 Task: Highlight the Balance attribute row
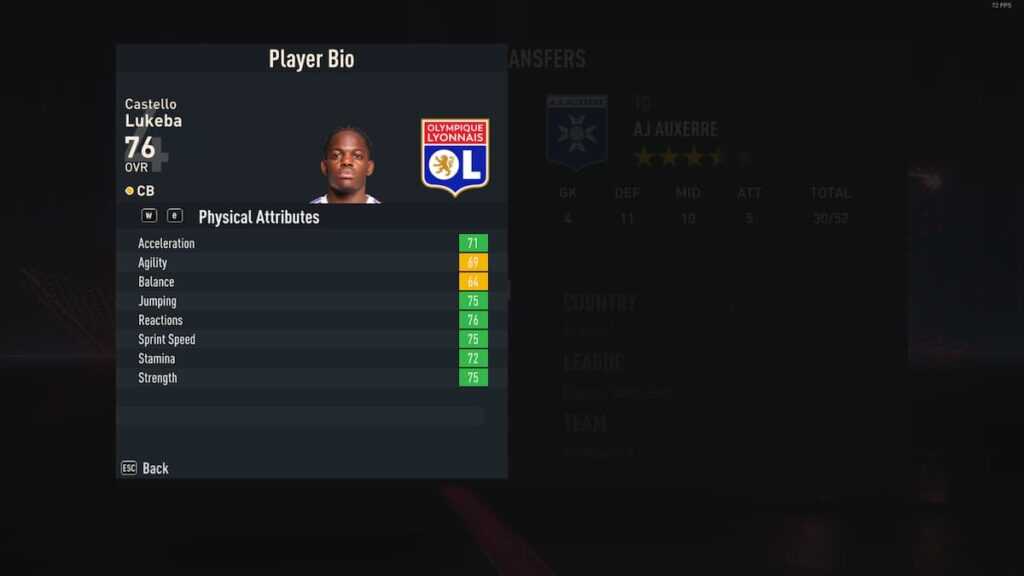click(x=311, y=282)
